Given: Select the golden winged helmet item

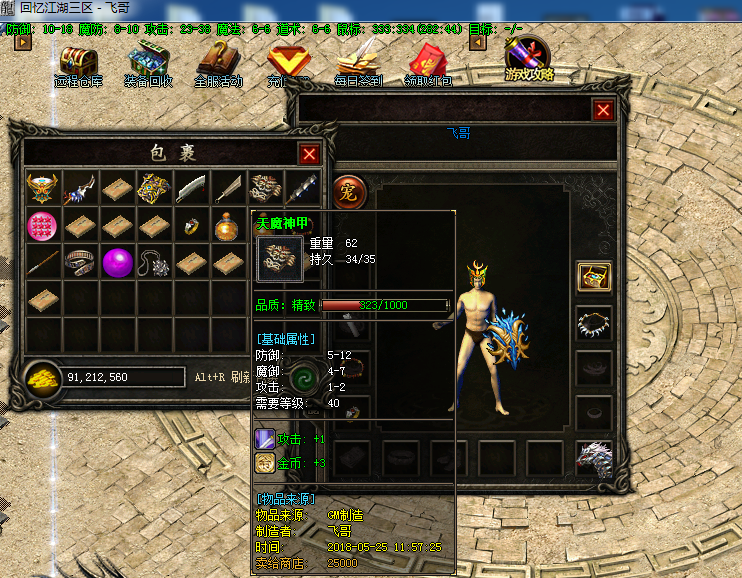Looking at the screenshot, I should coord(43,188).
